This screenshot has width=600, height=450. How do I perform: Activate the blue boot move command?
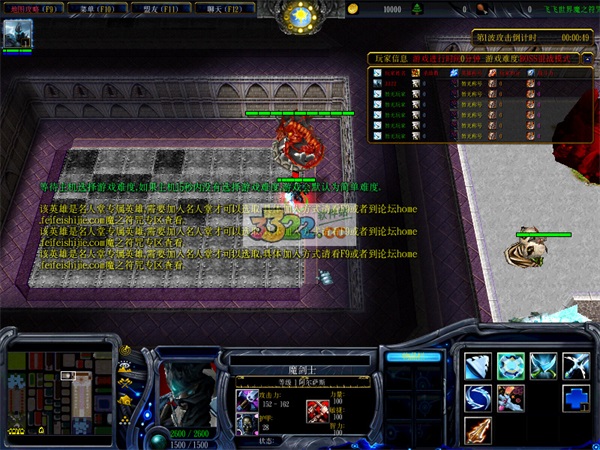pos(477,366)
